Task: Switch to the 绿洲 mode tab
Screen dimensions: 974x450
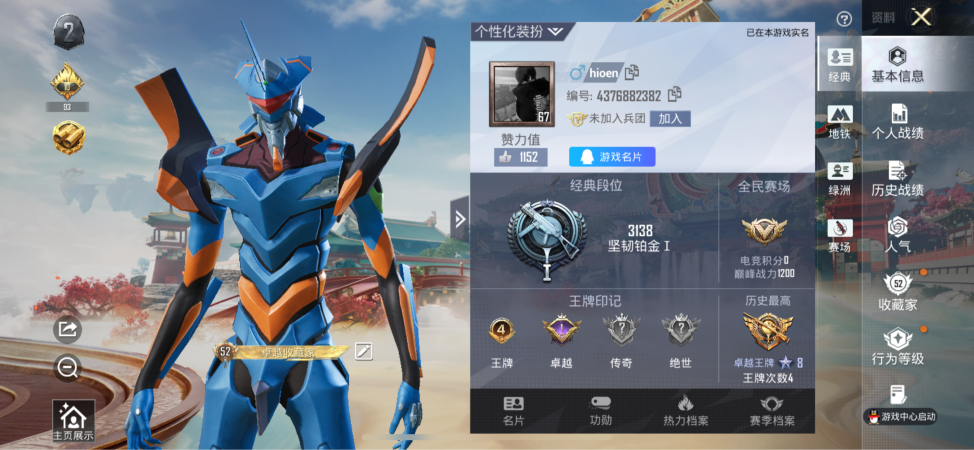Action: pyautogui.click(x=839, y=178)
